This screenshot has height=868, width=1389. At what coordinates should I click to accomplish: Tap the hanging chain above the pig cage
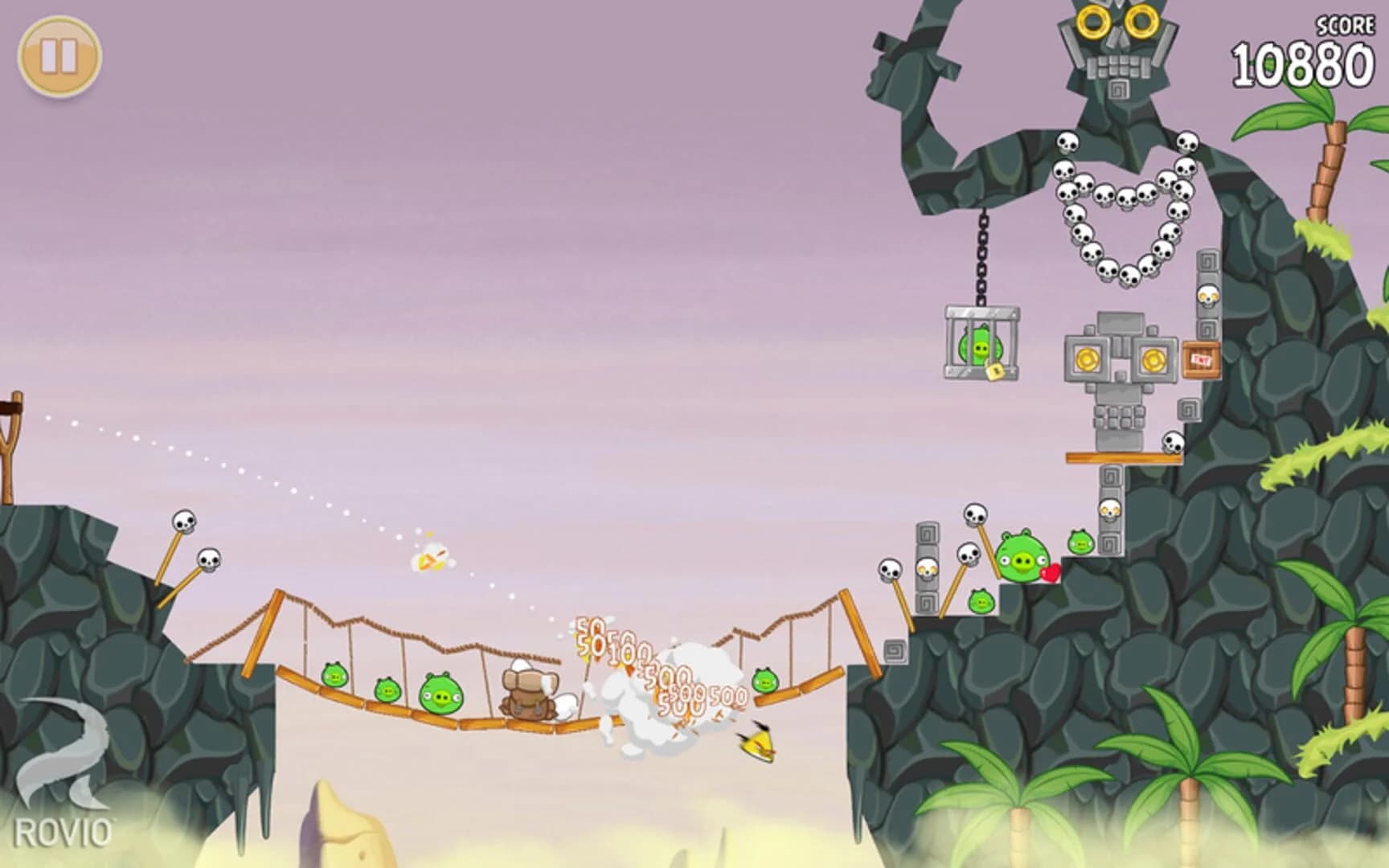(x=982, y=249)
